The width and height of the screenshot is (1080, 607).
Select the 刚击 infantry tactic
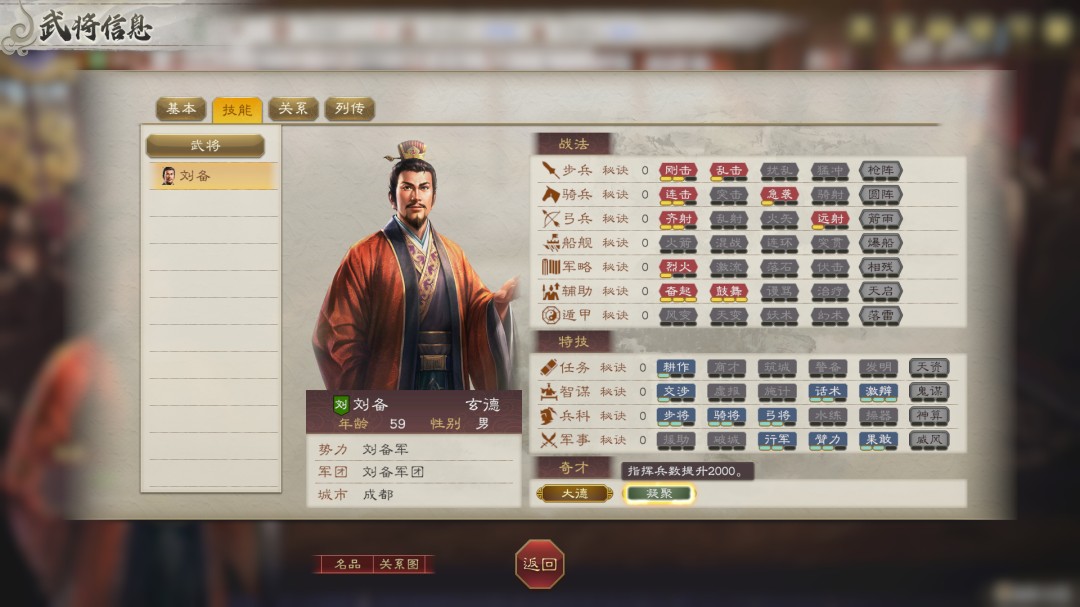click(678, 170)
